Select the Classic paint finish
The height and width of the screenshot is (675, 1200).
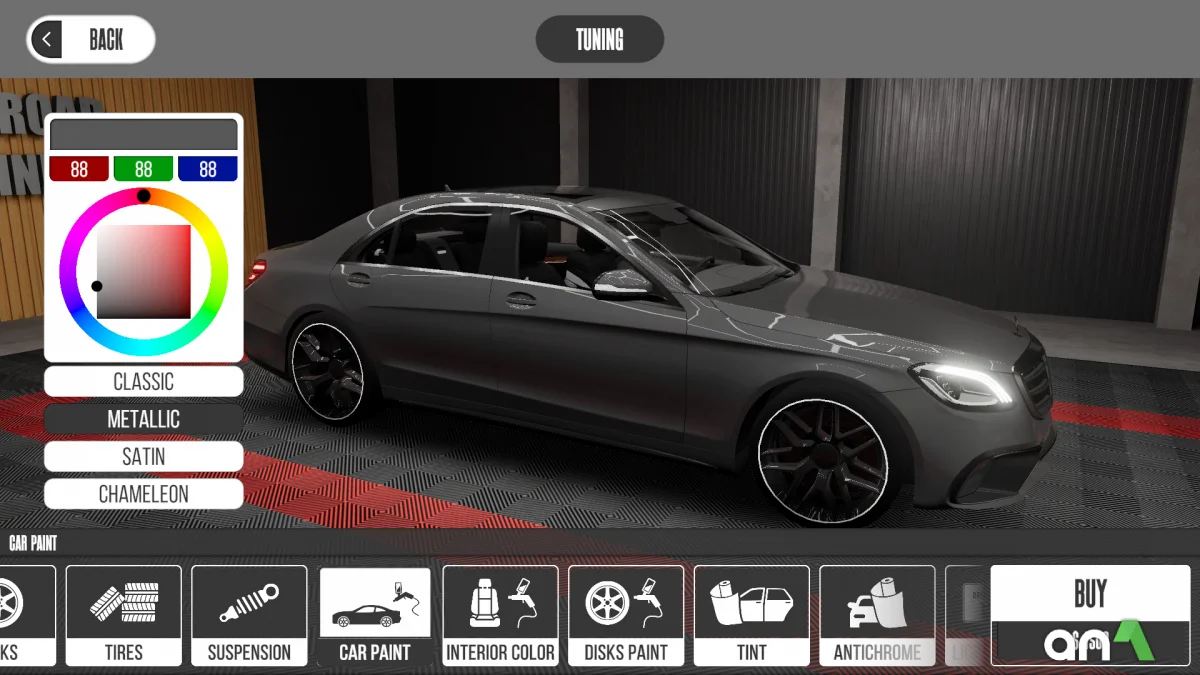click(143, 381)
